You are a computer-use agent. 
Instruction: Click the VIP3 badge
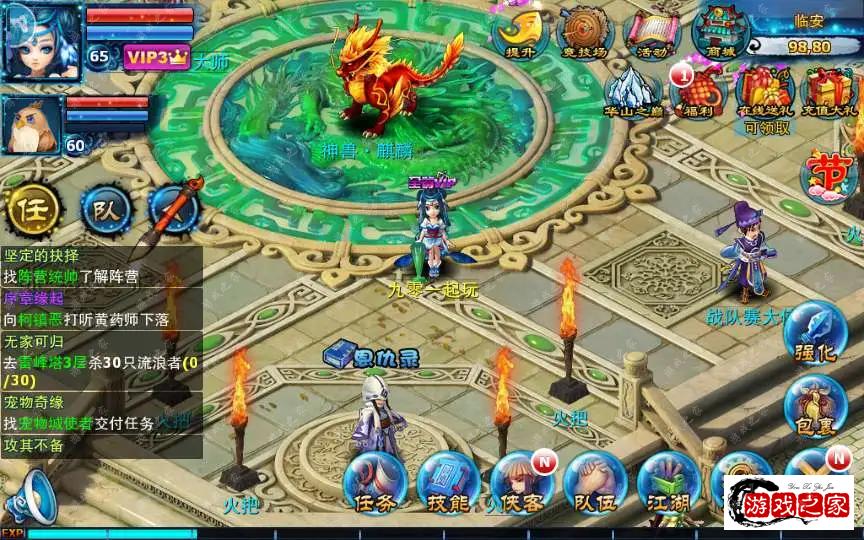[x=156, y=57]
